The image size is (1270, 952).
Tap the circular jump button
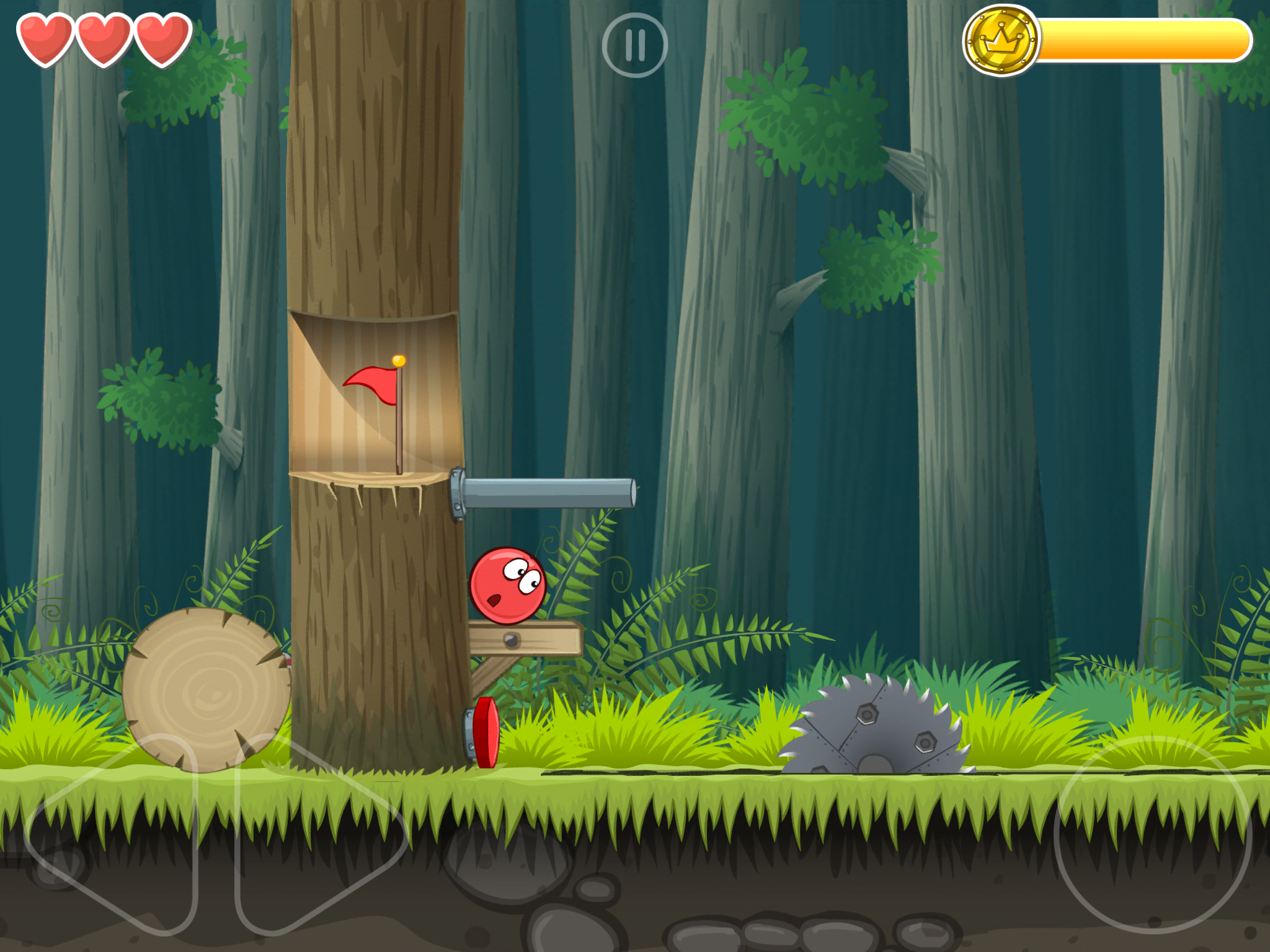point(1152,834)
